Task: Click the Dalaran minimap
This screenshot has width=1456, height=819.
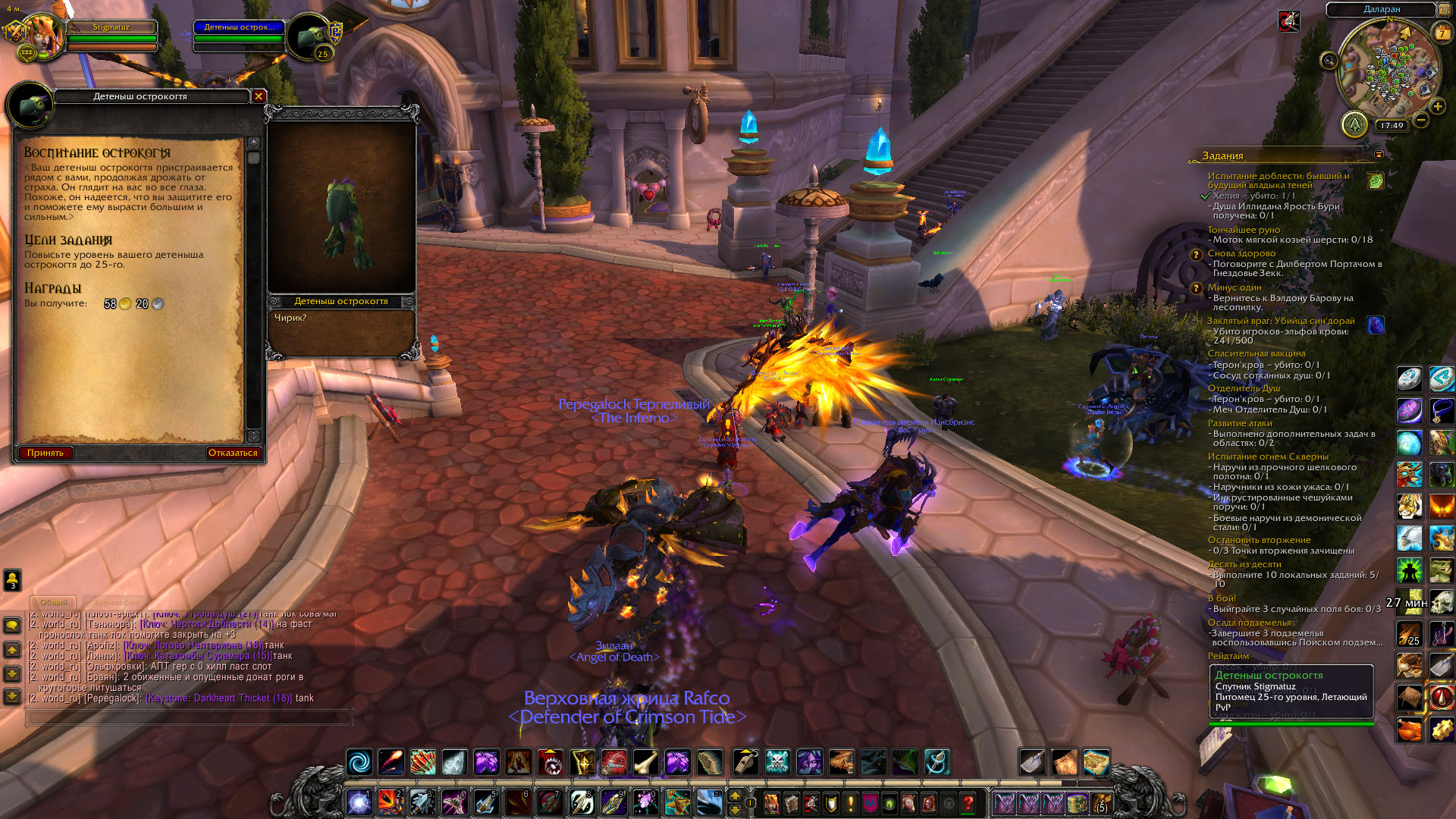Action: (1386, 70)
